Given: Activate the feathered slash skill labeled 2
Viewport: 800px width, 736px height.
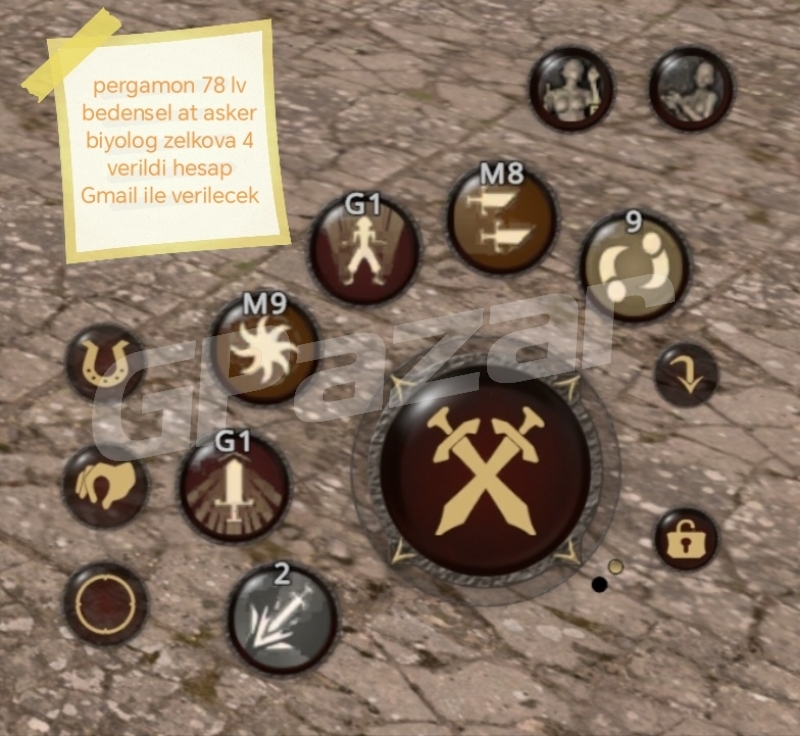Looking at the screenshot, I should [x=282, y=619].
